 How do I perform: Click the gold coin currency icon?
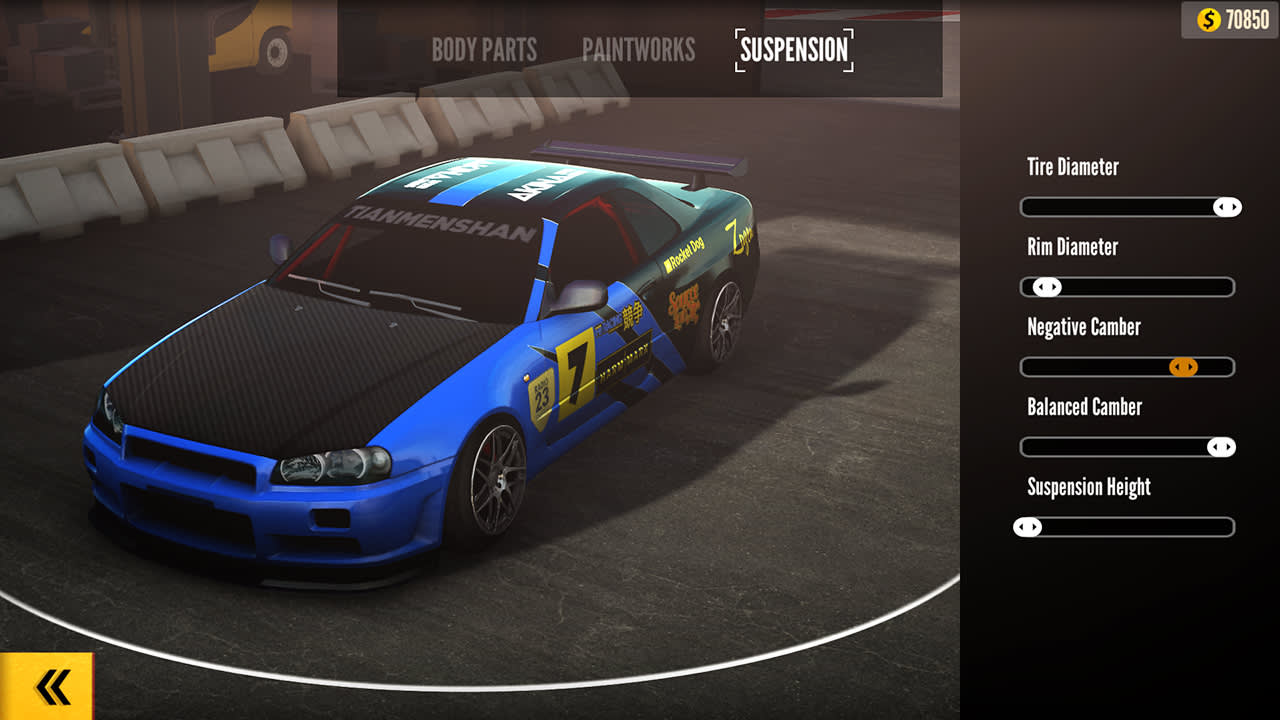(x=1208, y=16)
